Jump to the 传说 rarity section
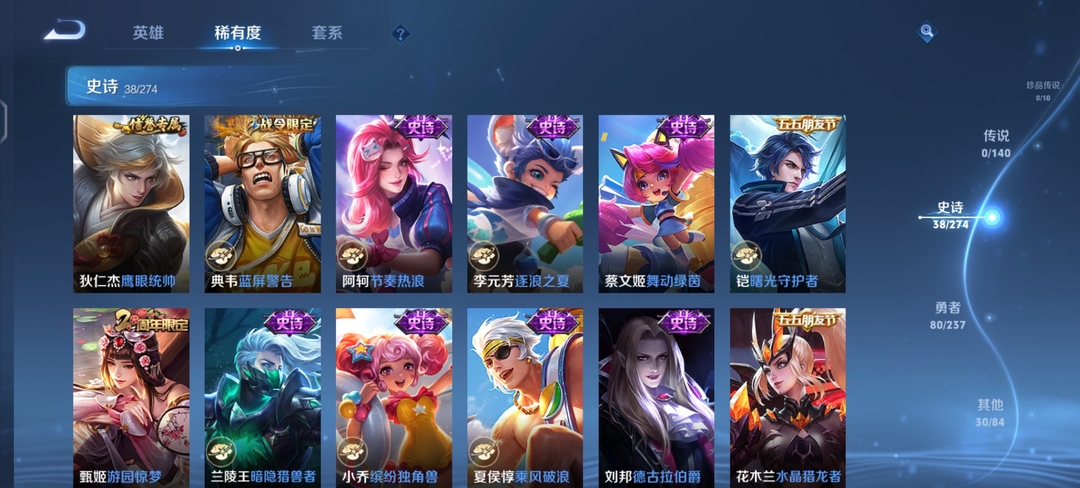Screen dimensions: 1080x488 point(996,142)
